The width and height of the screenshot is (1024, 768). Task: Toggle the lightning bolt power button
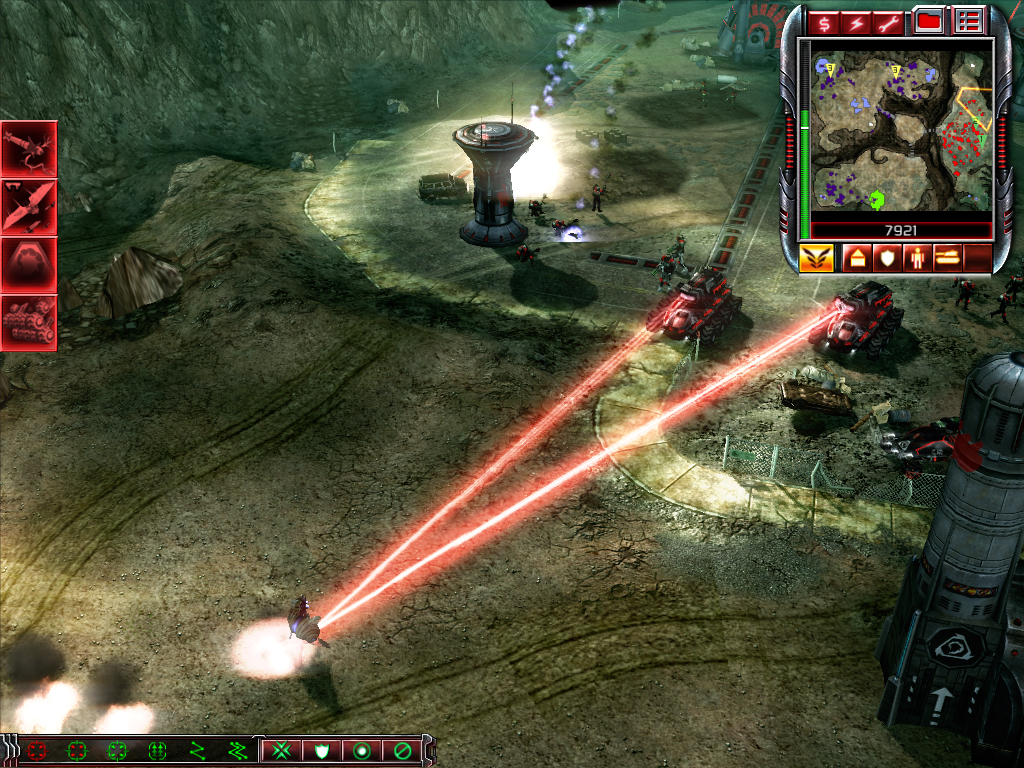pyautogui.click(x=859, y=21)
